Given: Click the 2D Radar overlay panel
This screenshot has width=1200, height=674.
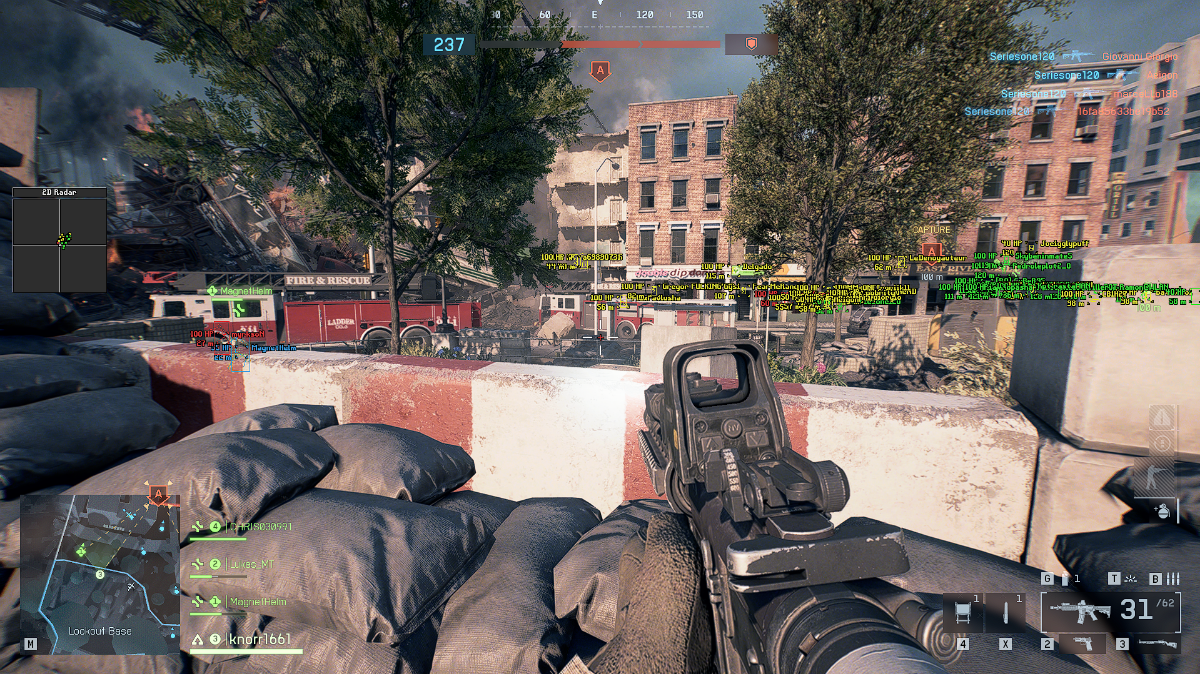Looking at the screenshot, I should tap(59, 239).
